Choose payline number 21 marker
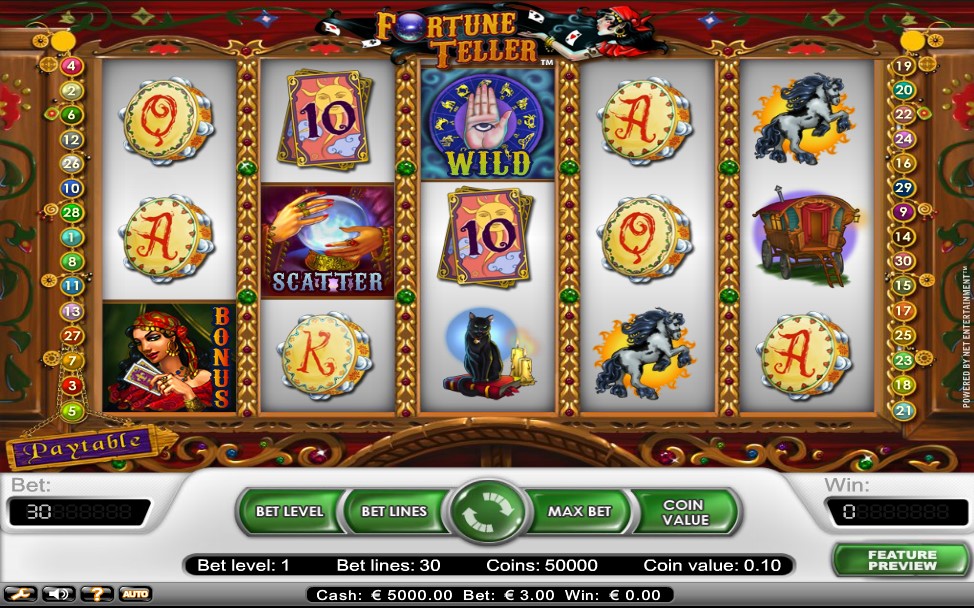The width and height of the screenshot is (974, 608). pos(903,410)
